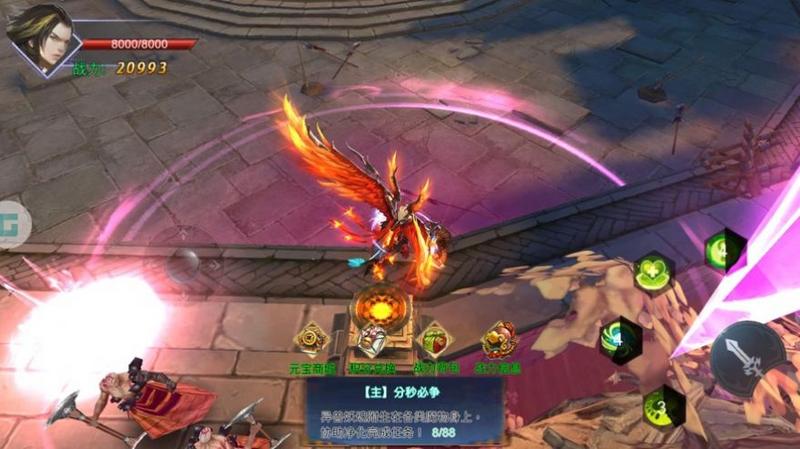The width and height of the screenshot is (800, 449).
Task: Open the player character portrait
Action: tap(39, 38)
